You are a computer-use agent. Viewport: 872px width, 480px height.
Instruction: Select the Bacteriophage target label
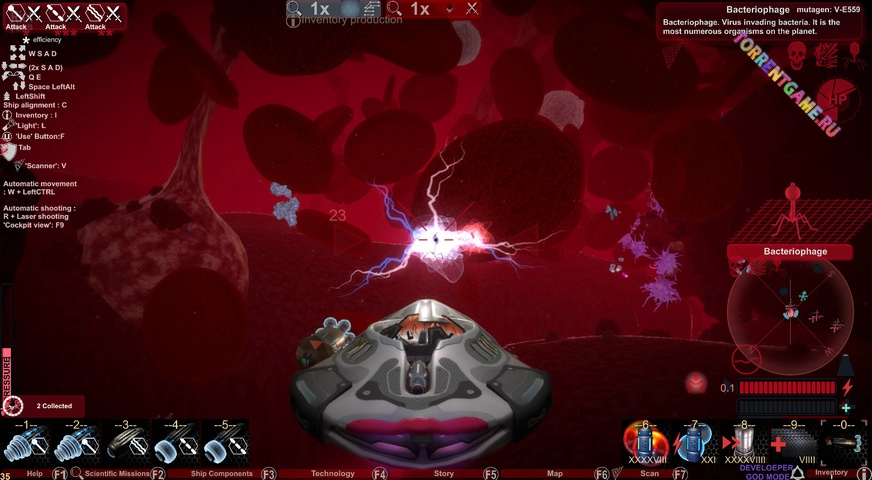click(790, 252)
